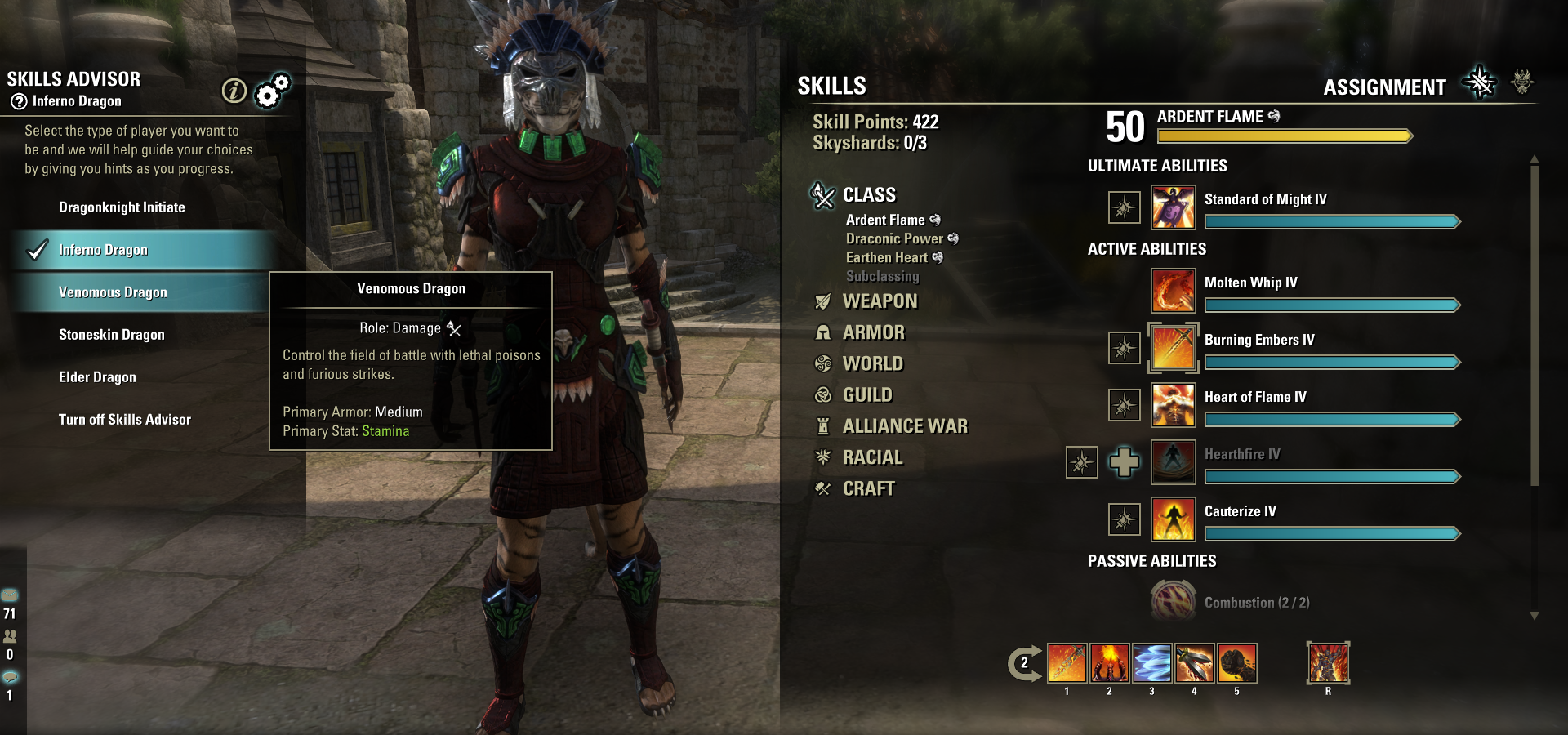Expand the Craft skills category
Screen dimensions: 1568x735
point(868,489)
